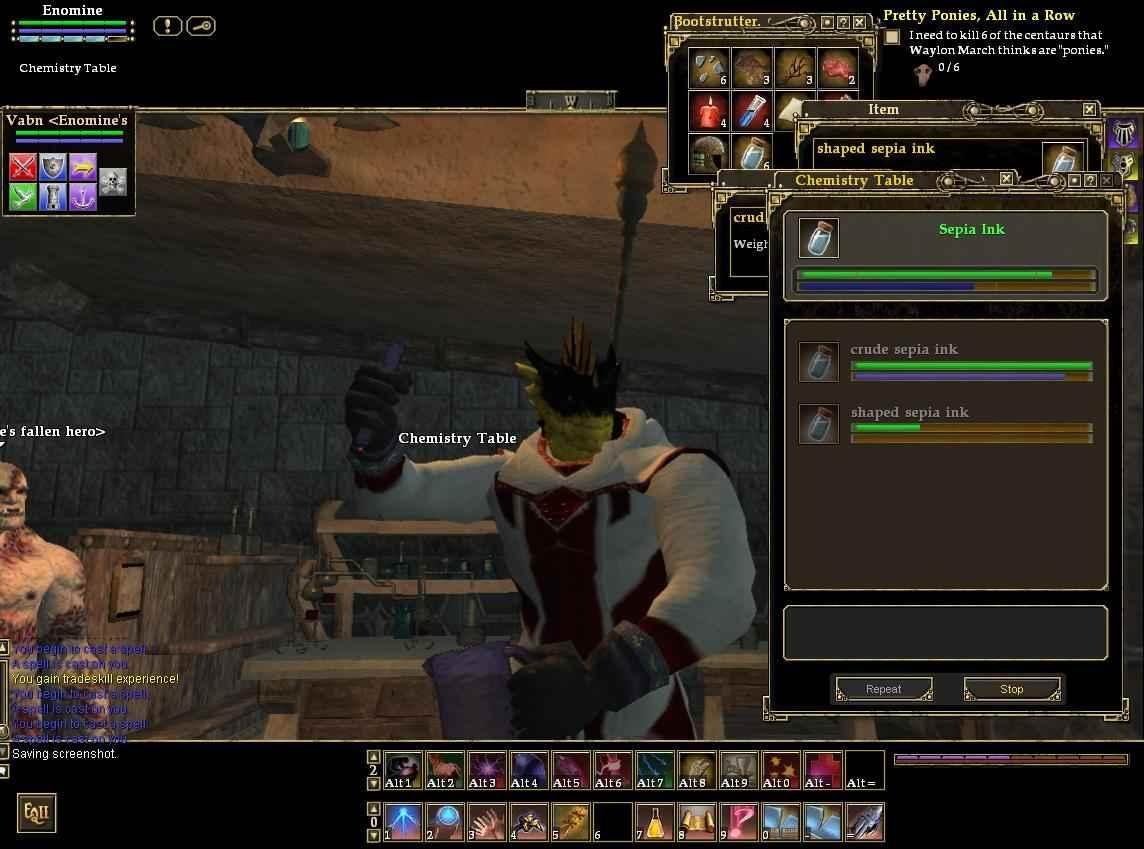Close the Bootstrutter bag window
Image resolution: width=1144 pixels, height=849 pixels.
coord(859,22)
